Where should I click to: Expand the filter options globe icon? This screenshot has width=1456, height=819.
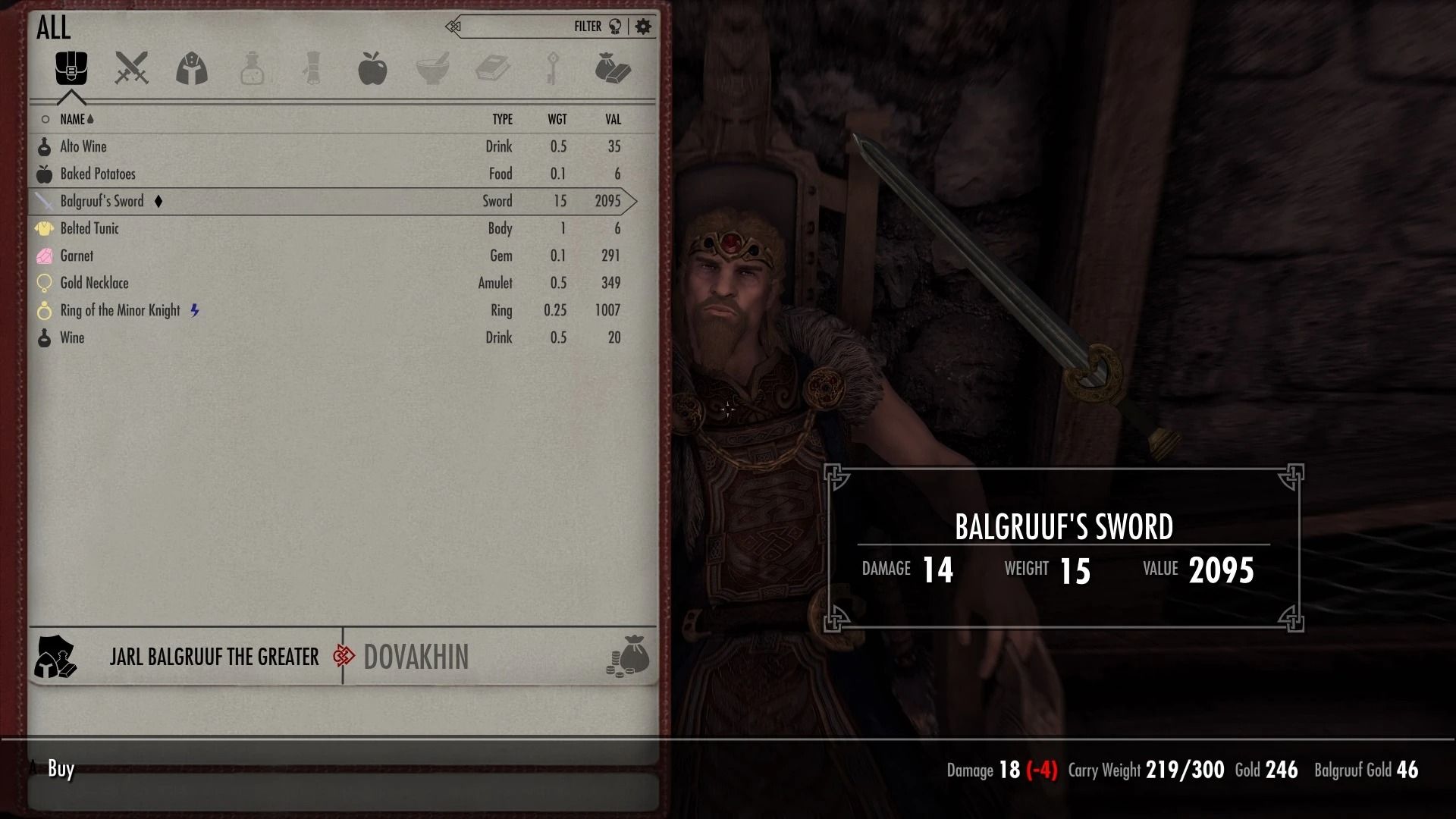(x=617, y=25)
